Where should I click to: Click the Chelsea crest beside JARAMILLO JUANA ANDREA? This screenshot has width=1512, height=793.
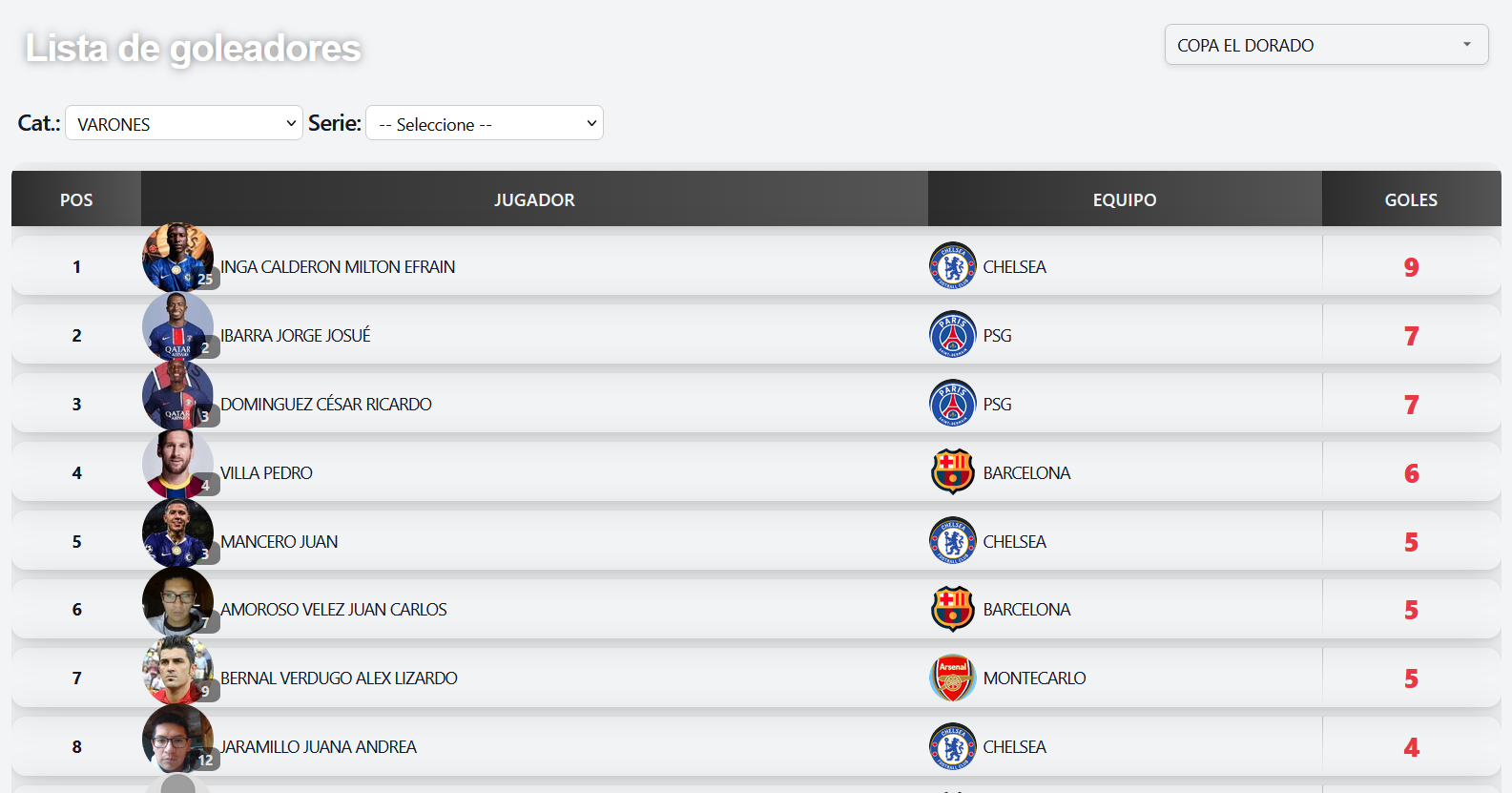click(952, 746)
